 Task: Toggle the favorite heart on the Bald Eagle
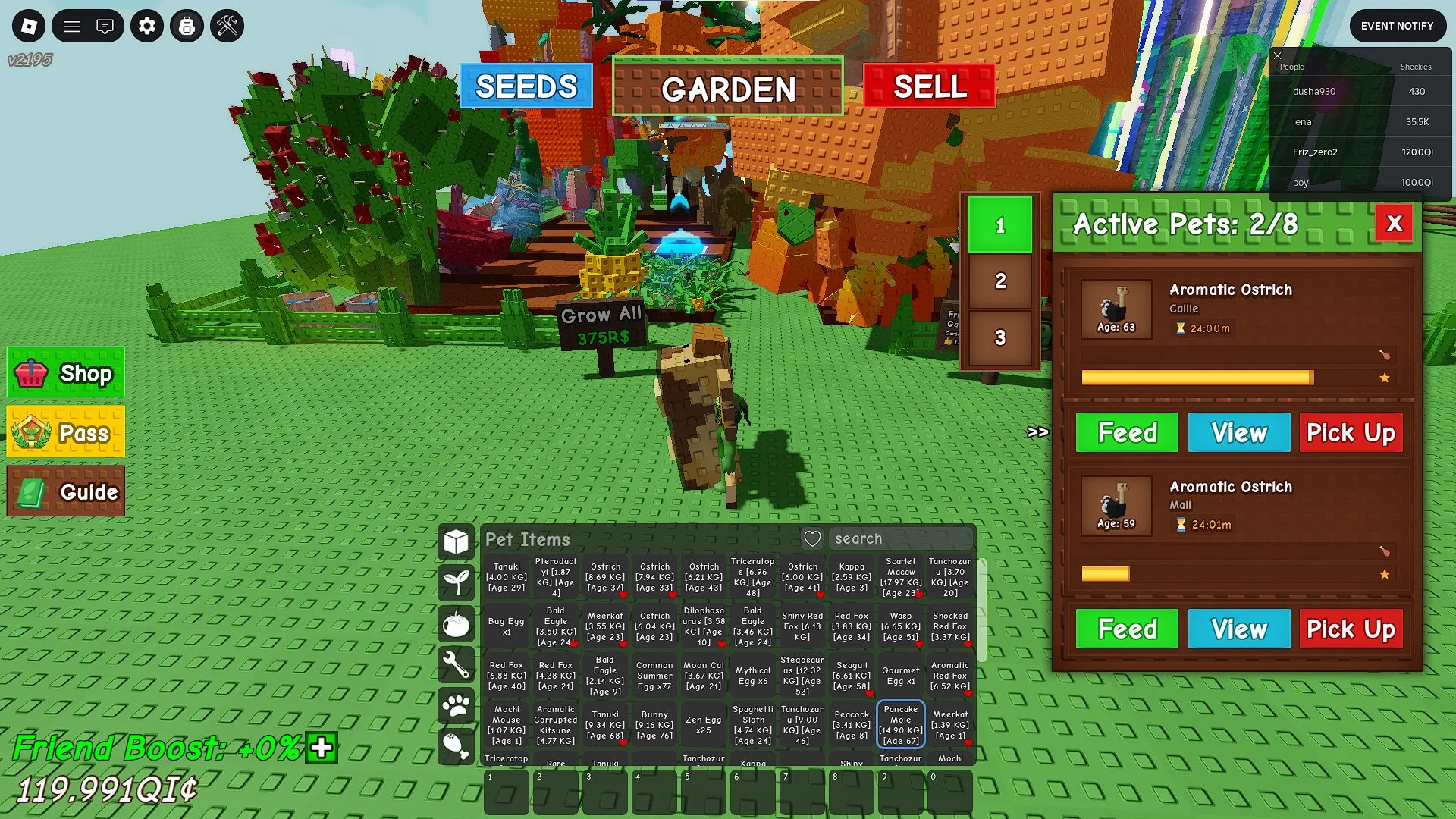point(574,644)
